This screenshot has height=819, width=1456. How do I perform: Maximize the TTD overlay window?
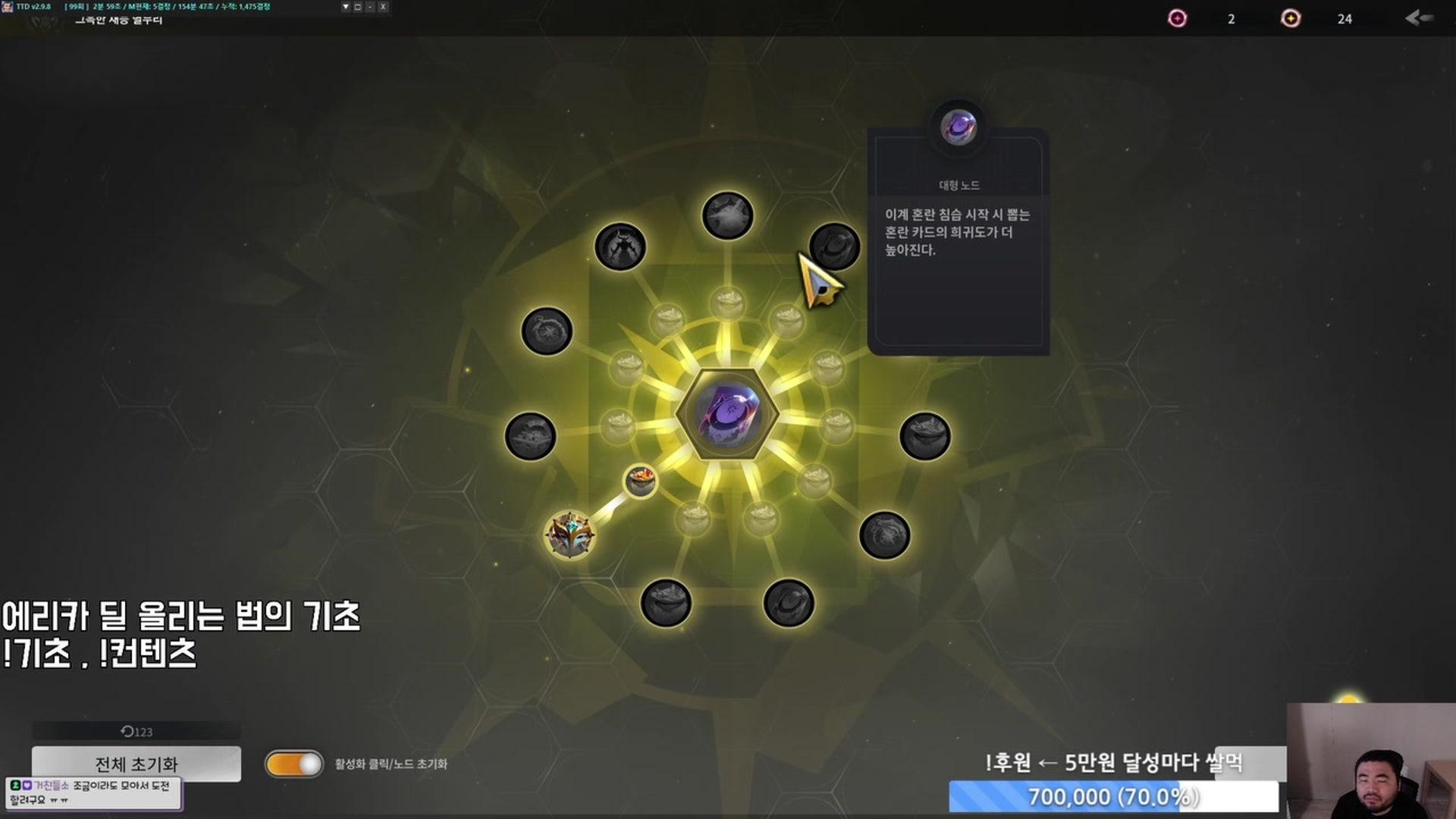[358, 7]
